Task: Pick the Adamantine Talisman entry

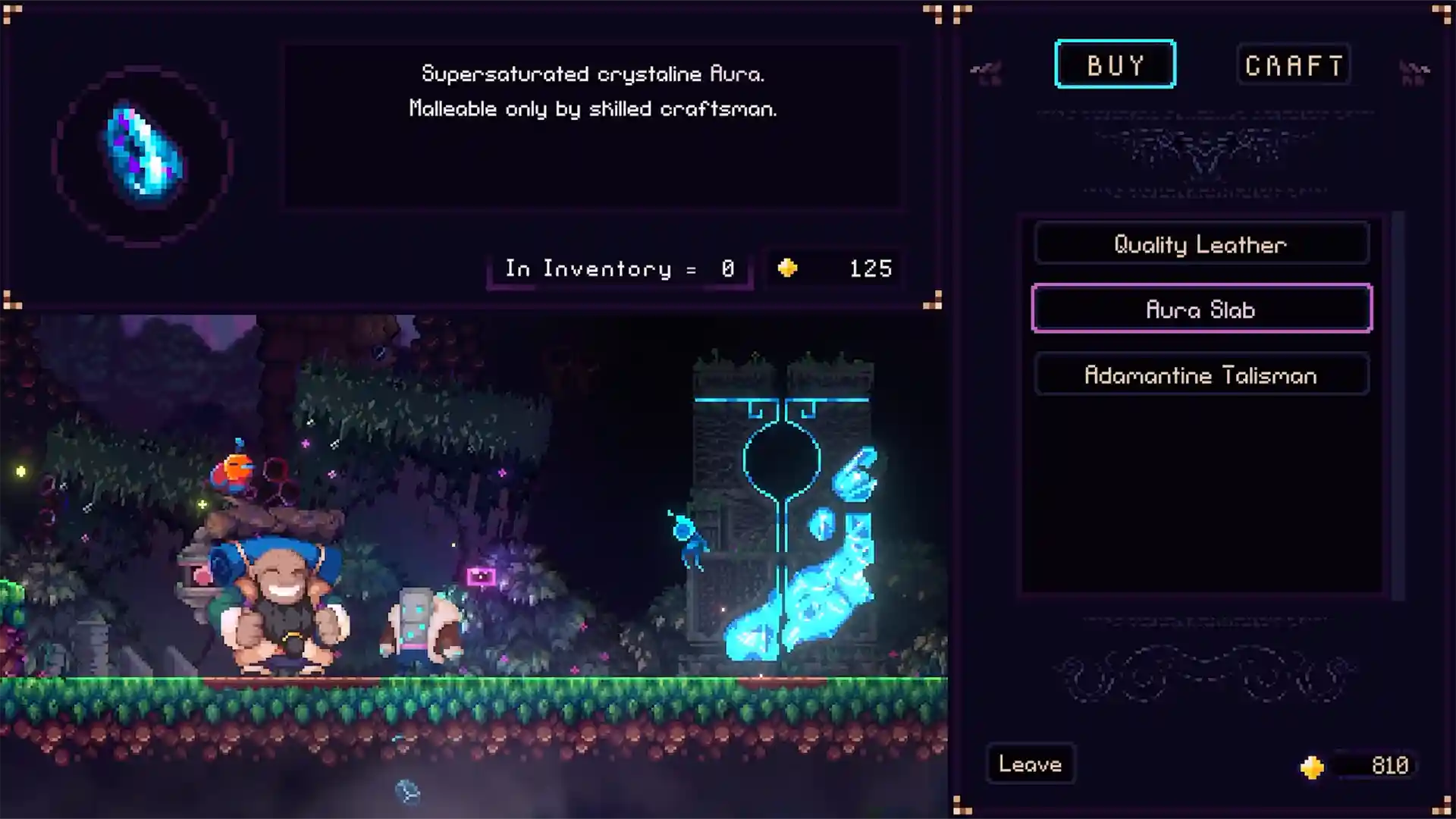Action: (x=1201, y=375)
